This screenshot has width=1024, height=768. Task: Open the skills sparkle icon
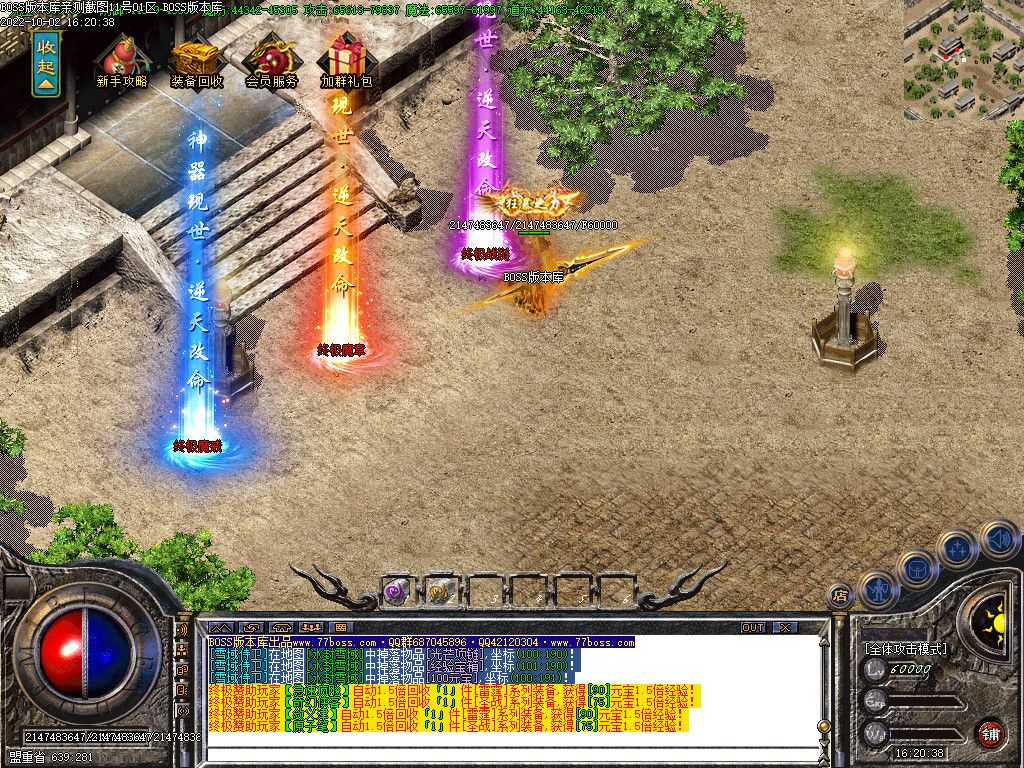click(957, 548)
